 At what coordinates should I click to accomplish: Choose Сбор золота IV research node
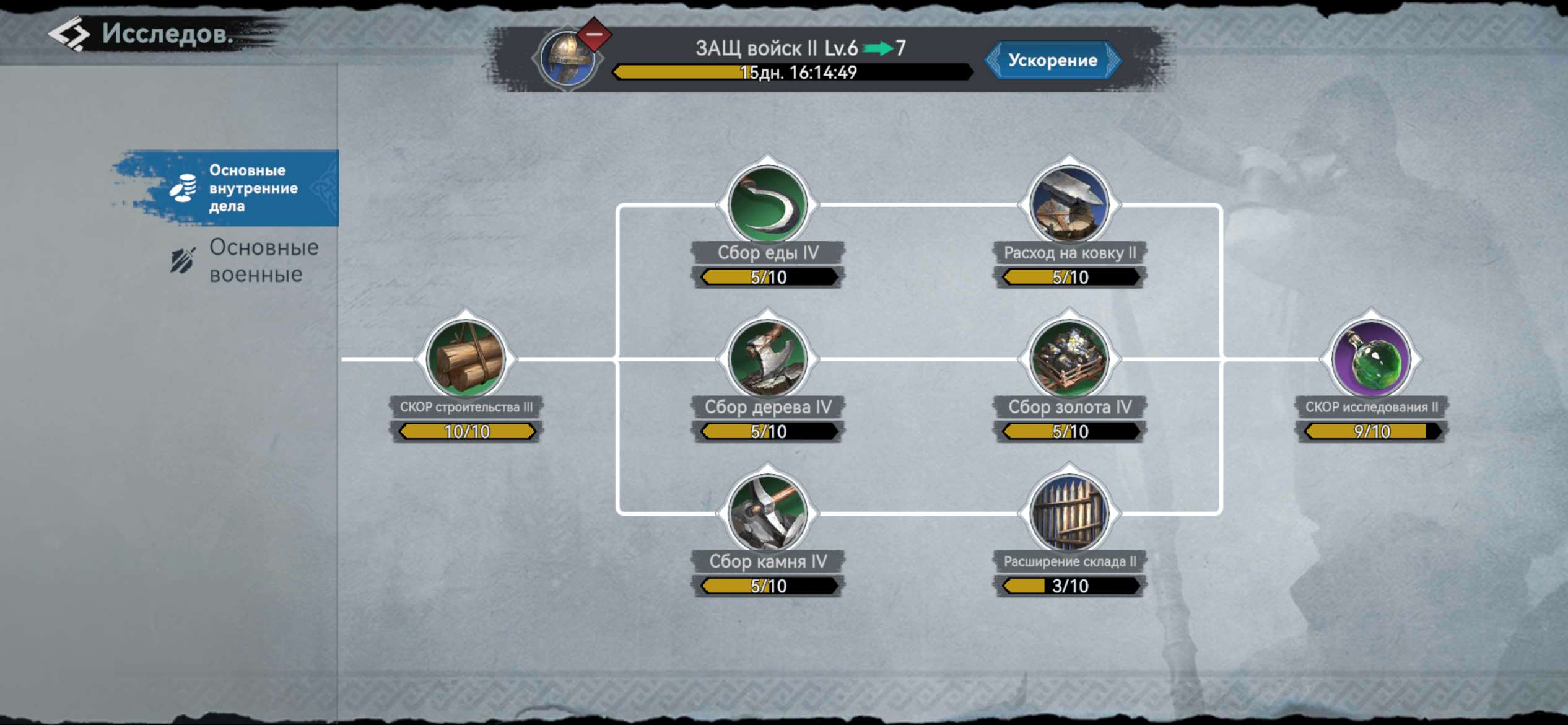(x=1069, y=358)
